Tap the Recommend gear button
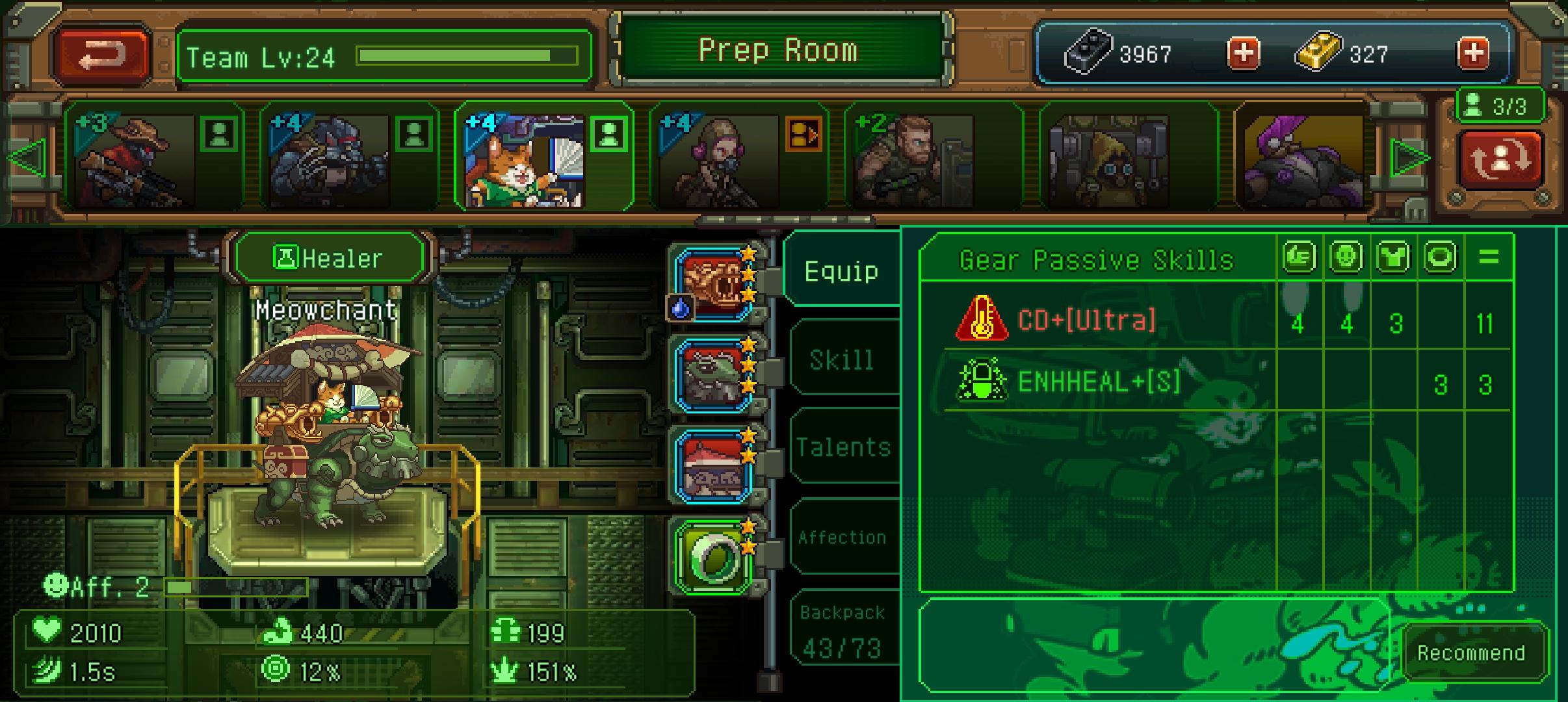1568x702 pixels. click(1470, 653)
